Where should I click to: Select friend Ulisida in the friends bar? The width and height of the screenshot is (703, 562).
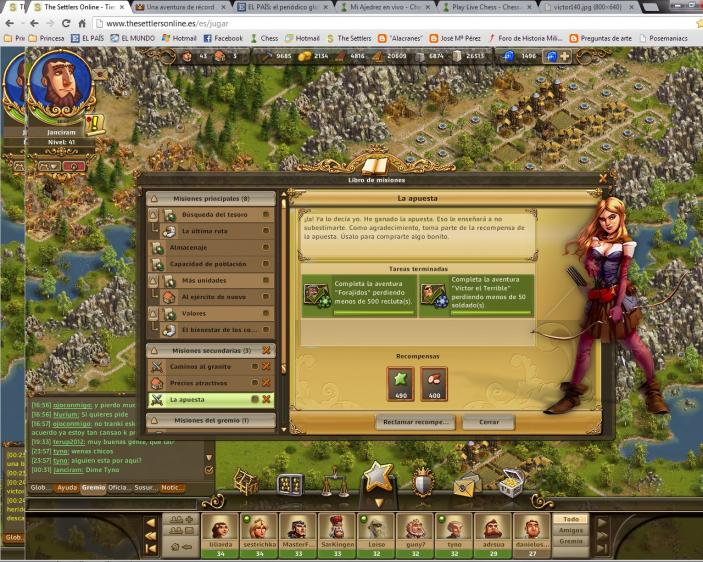click(221, 528)
